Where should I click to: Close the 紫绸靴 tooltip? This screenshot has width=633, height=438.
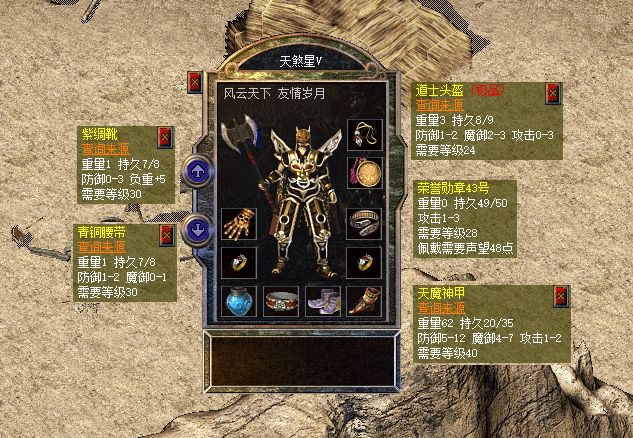[165, 137]
